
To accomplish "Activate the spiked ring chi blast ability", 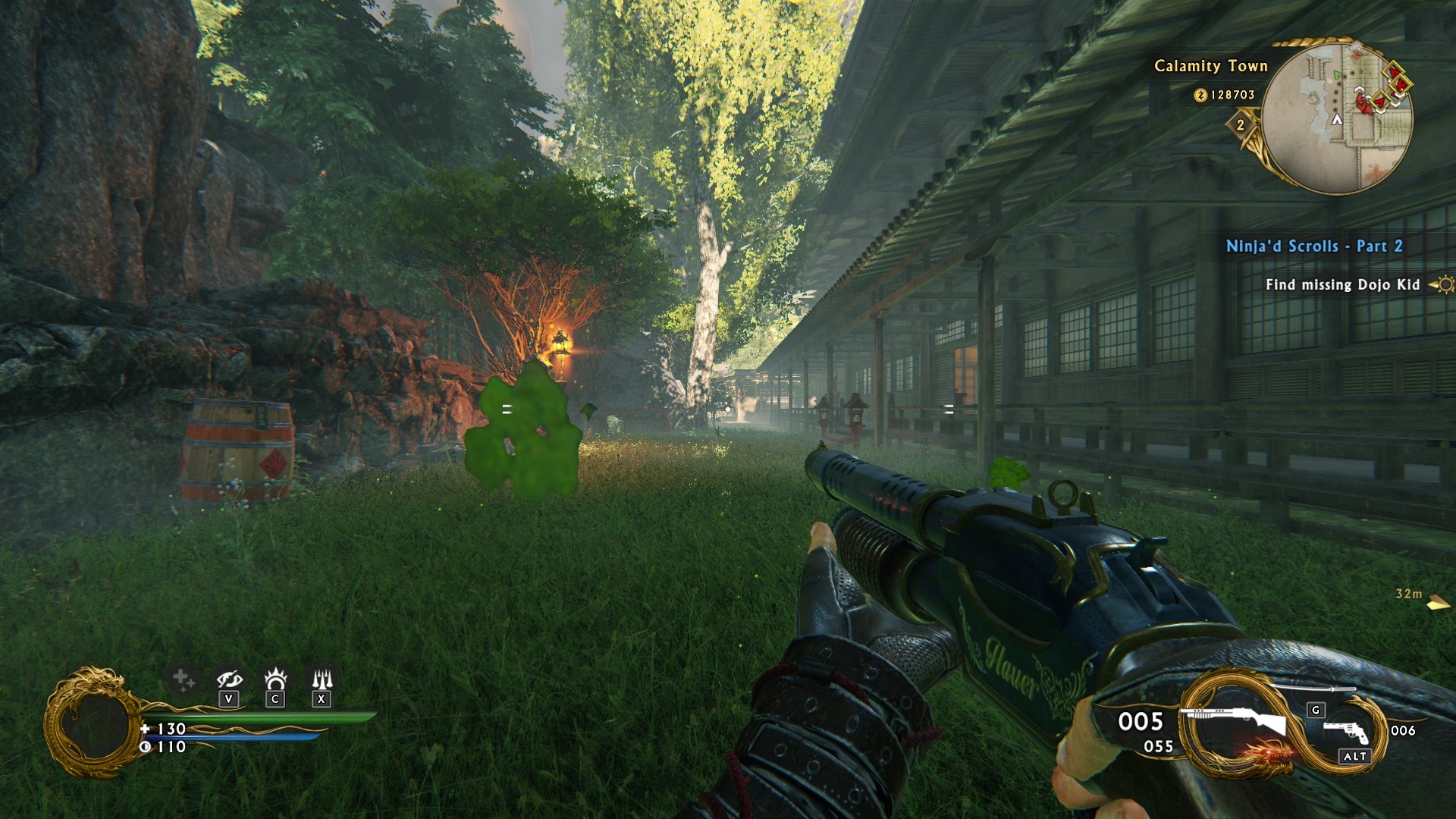I will click(275, 677).
